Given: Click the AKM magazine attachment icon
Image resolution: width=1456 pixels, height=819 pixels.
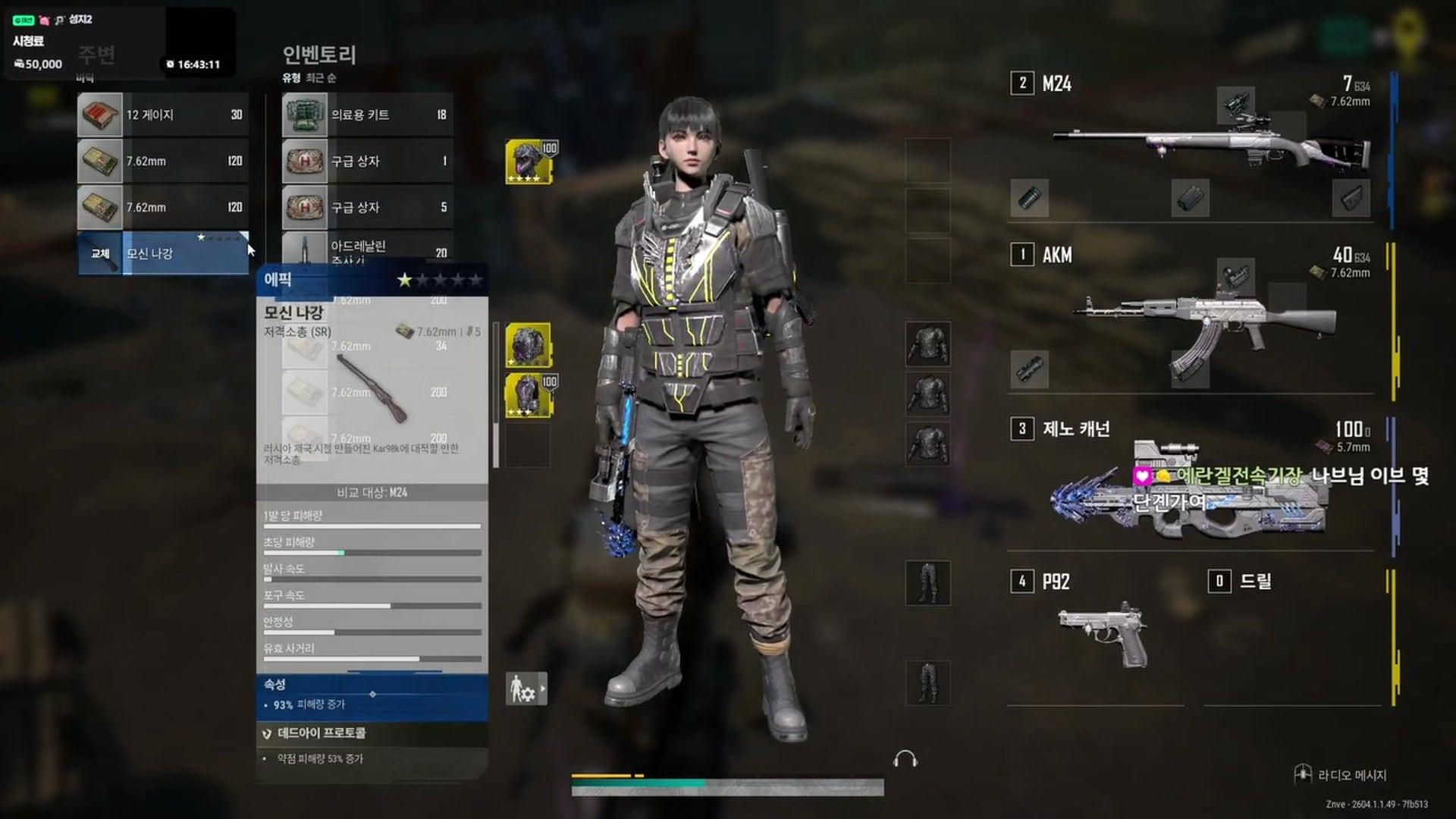Looking at the screenshot, I should 1191,369.
